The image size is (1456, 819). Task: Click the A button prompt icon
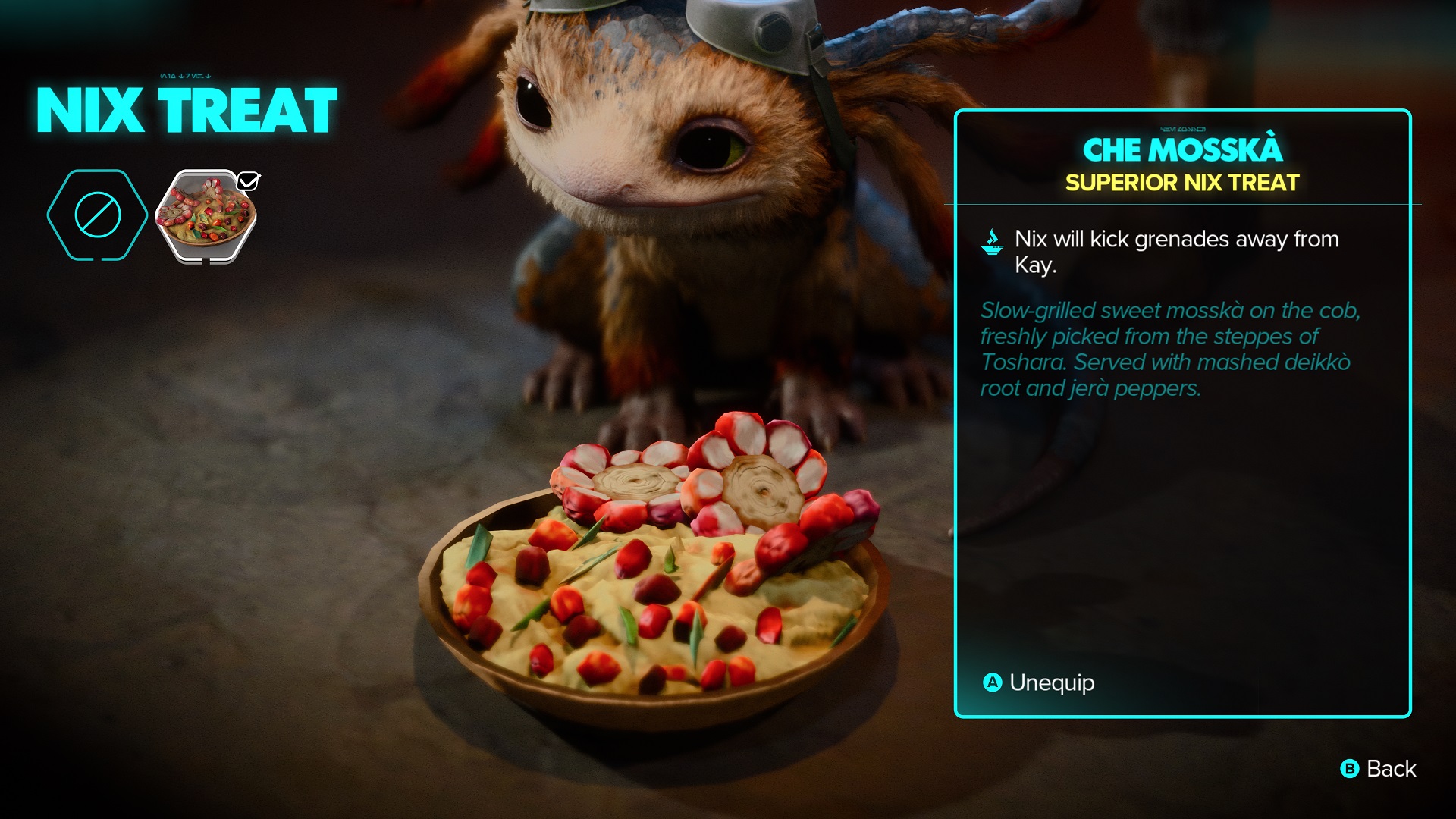(x=991, y=683)
